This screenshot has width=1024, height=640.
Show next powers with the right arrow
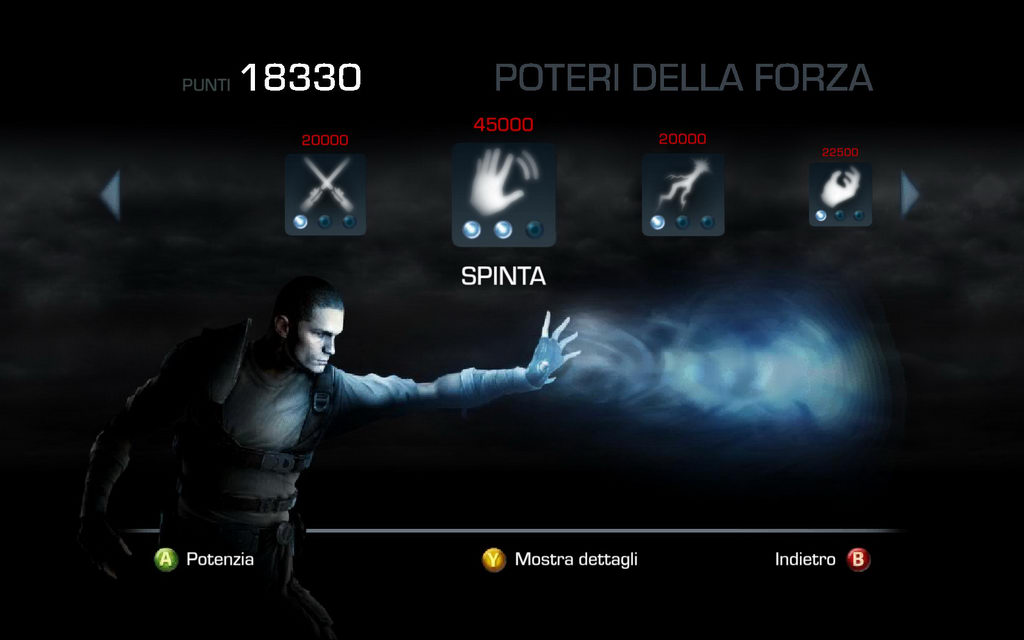pos(909,194)
